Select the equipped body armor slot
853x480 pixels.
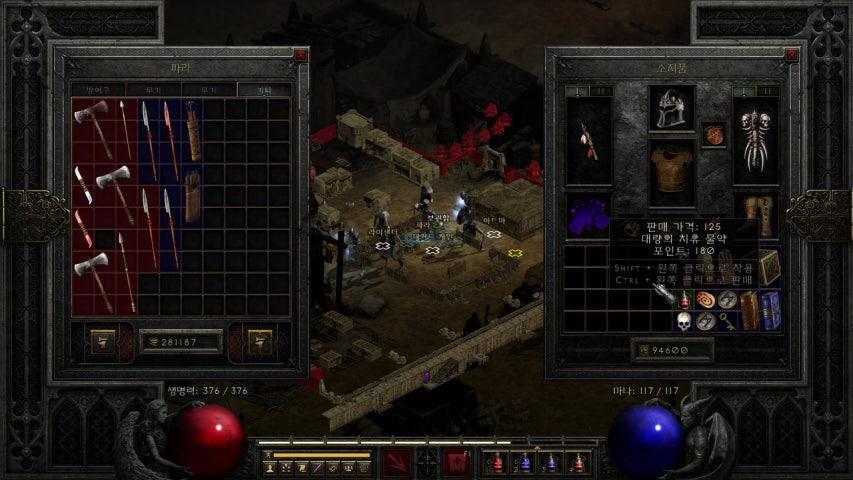[x=672, y=173]
